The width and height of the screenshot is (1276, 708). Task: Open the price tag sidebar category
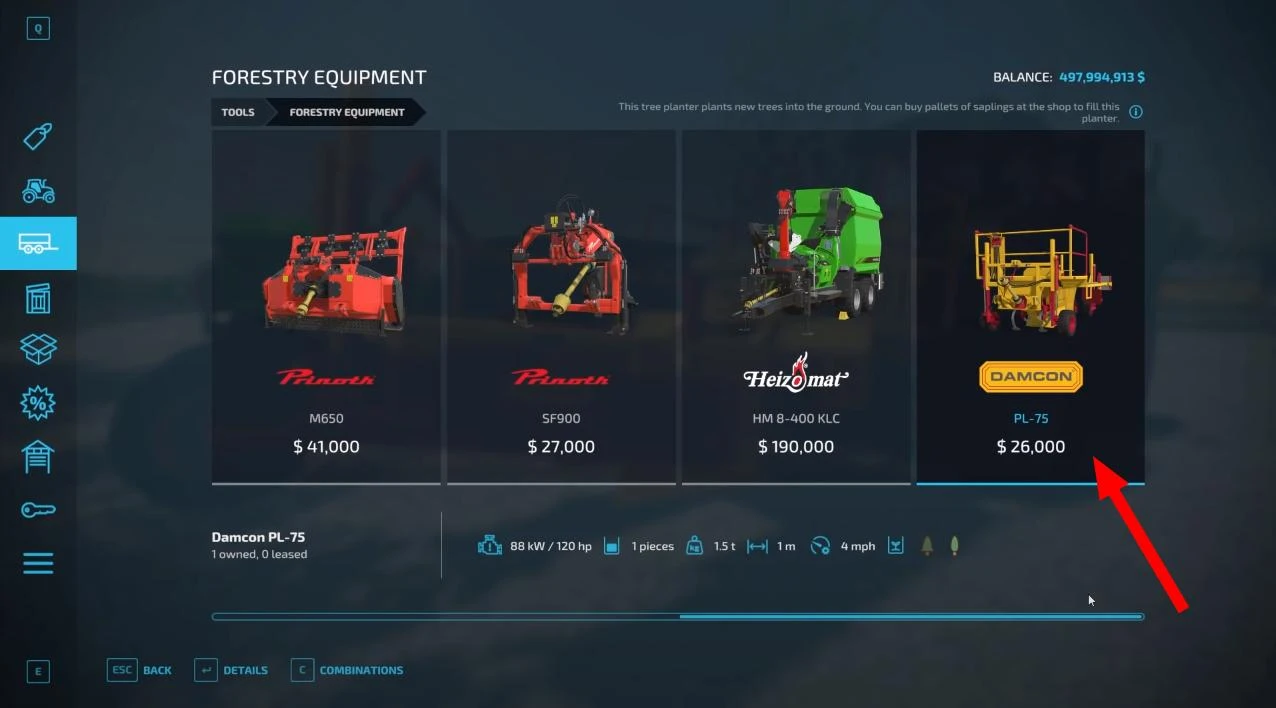[x=38, y=137]
